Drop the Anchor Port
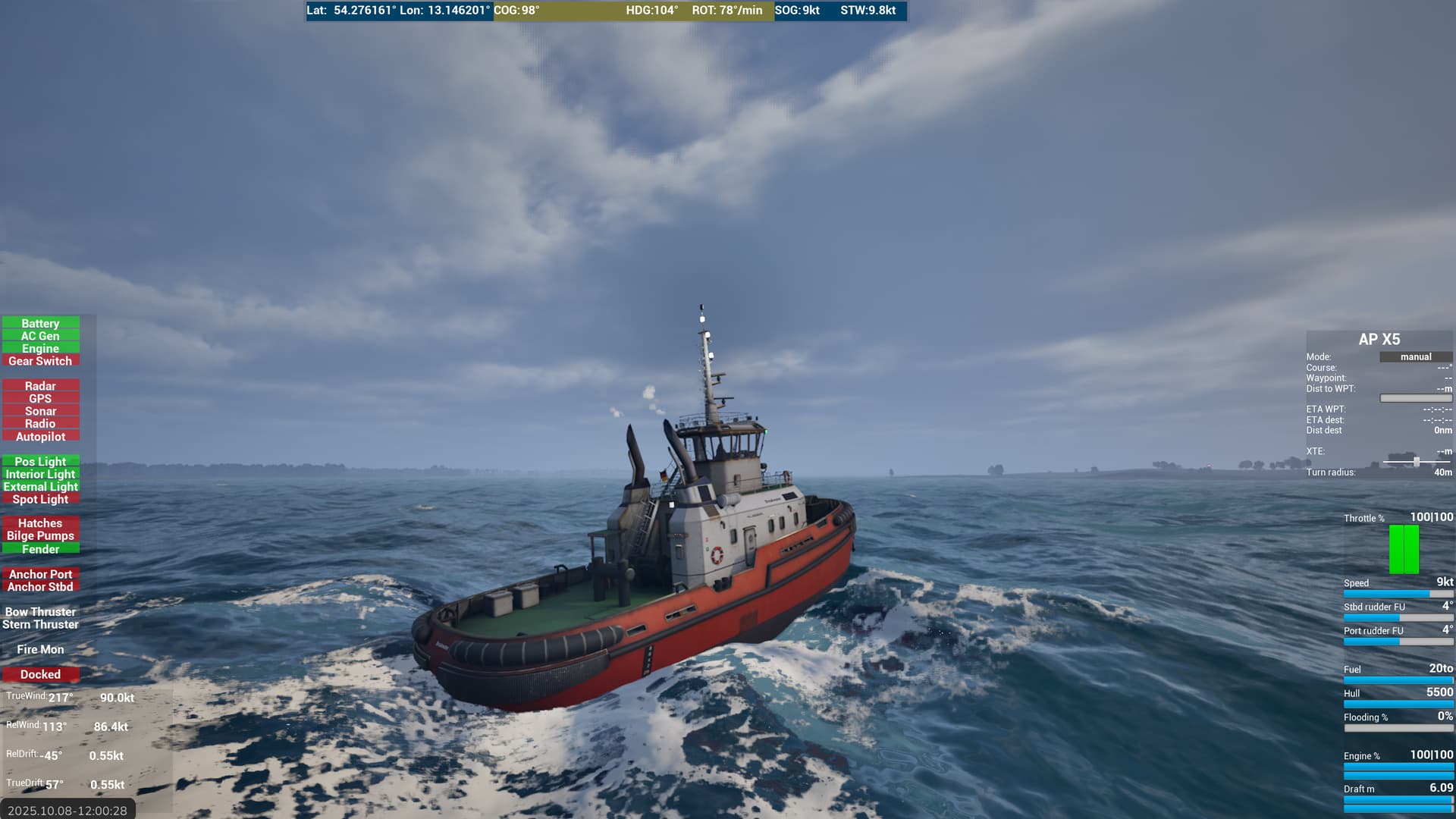 [40, 574]
